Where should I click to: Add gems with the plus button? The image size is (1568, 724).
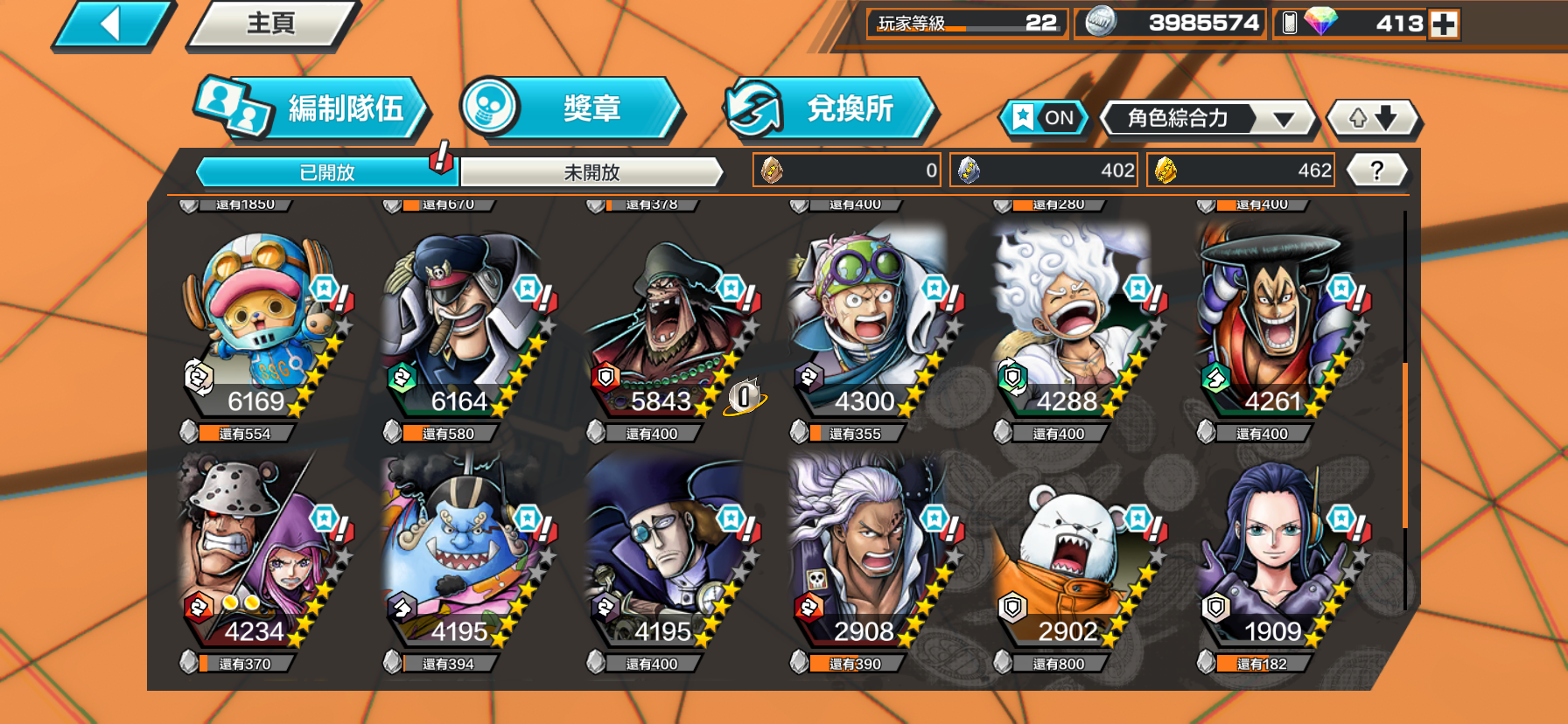pyautogui.click(x=1444, y=24)
